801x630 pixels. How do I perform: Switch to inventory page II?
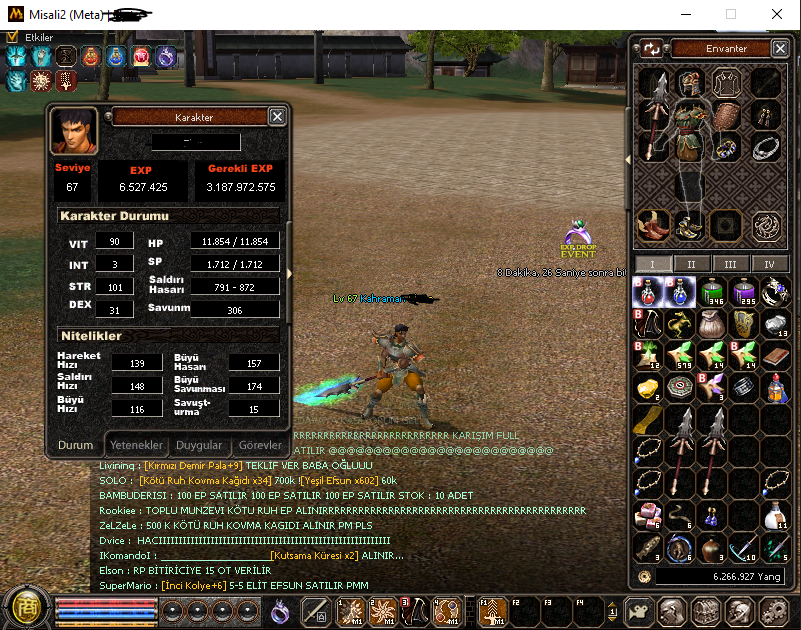[690, 264]
